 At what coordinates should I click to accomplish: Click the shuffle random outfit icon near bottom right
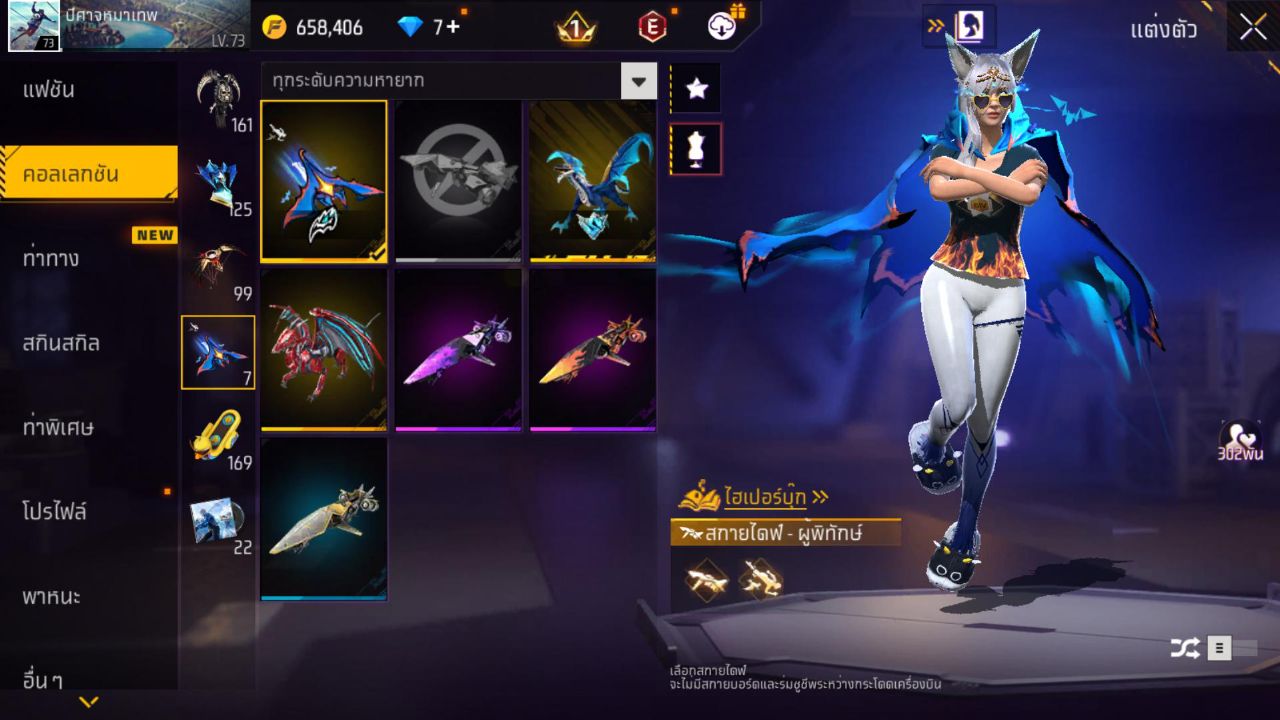pos(1186,647)
